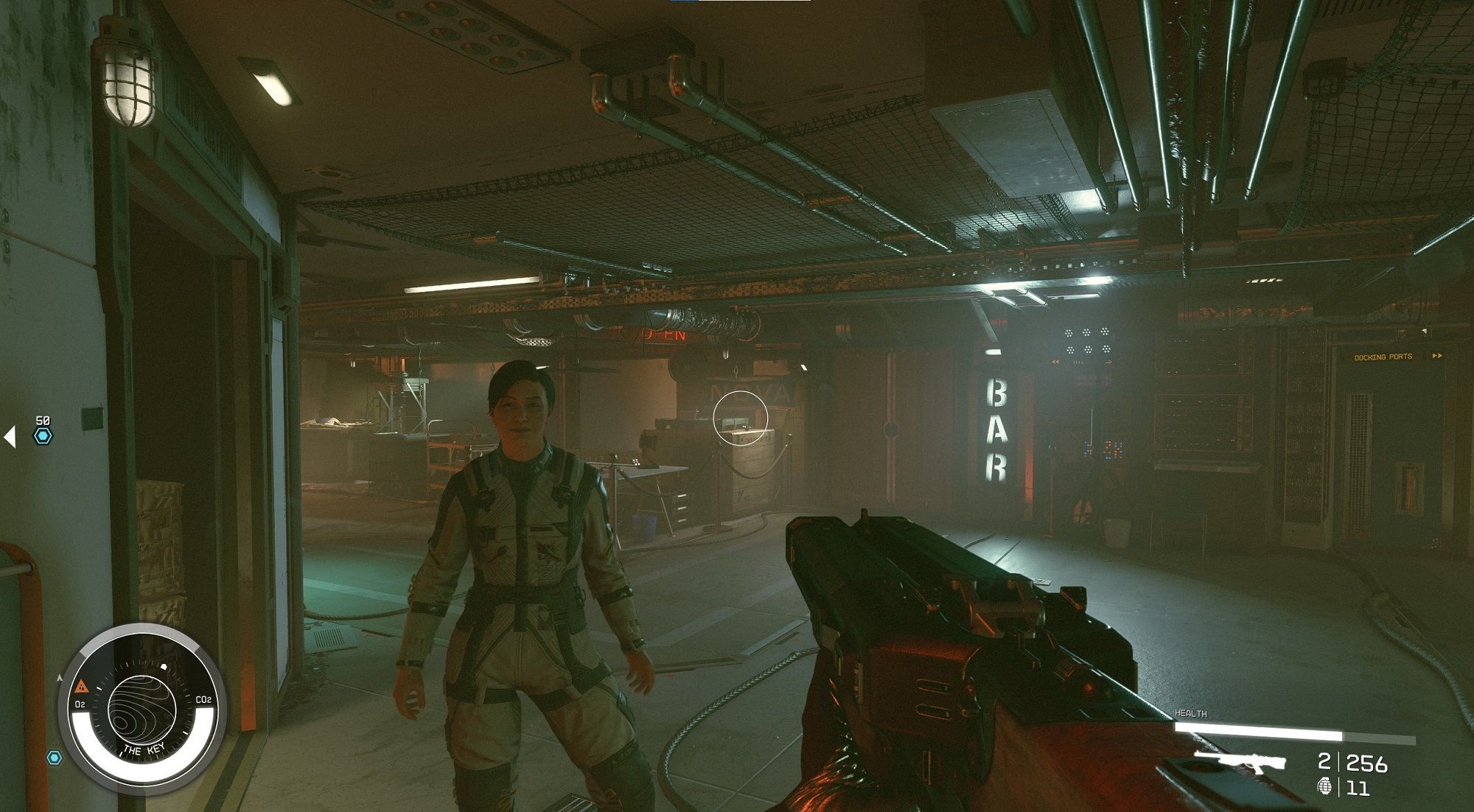Screen dimensions: 1474x812
Task: Click the white left-pointing arrow near the 50 marker
Action: pos(10,436)
